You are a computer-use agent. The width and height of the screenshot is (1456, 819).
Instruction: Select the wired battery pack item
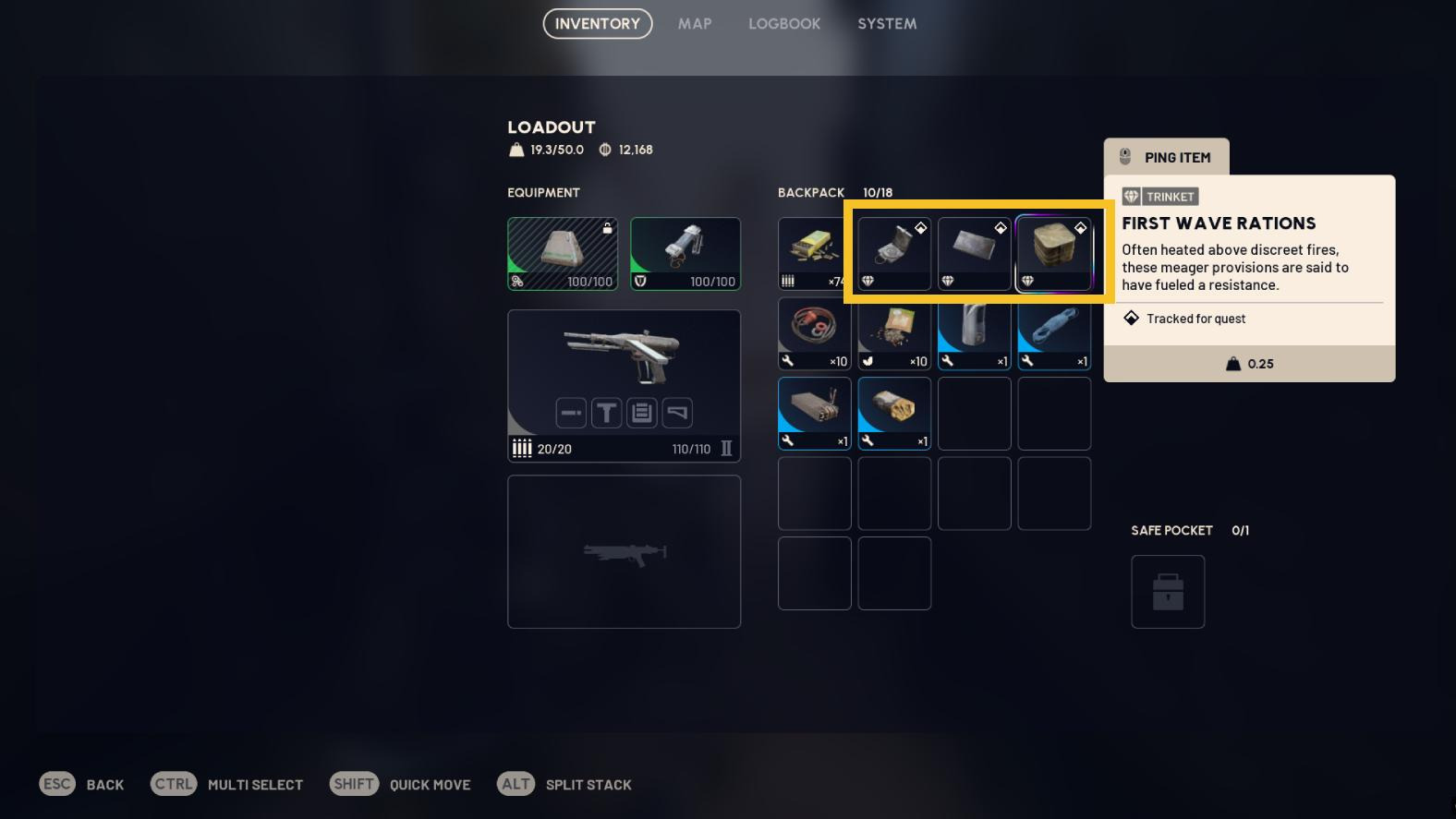click(814, 414)
